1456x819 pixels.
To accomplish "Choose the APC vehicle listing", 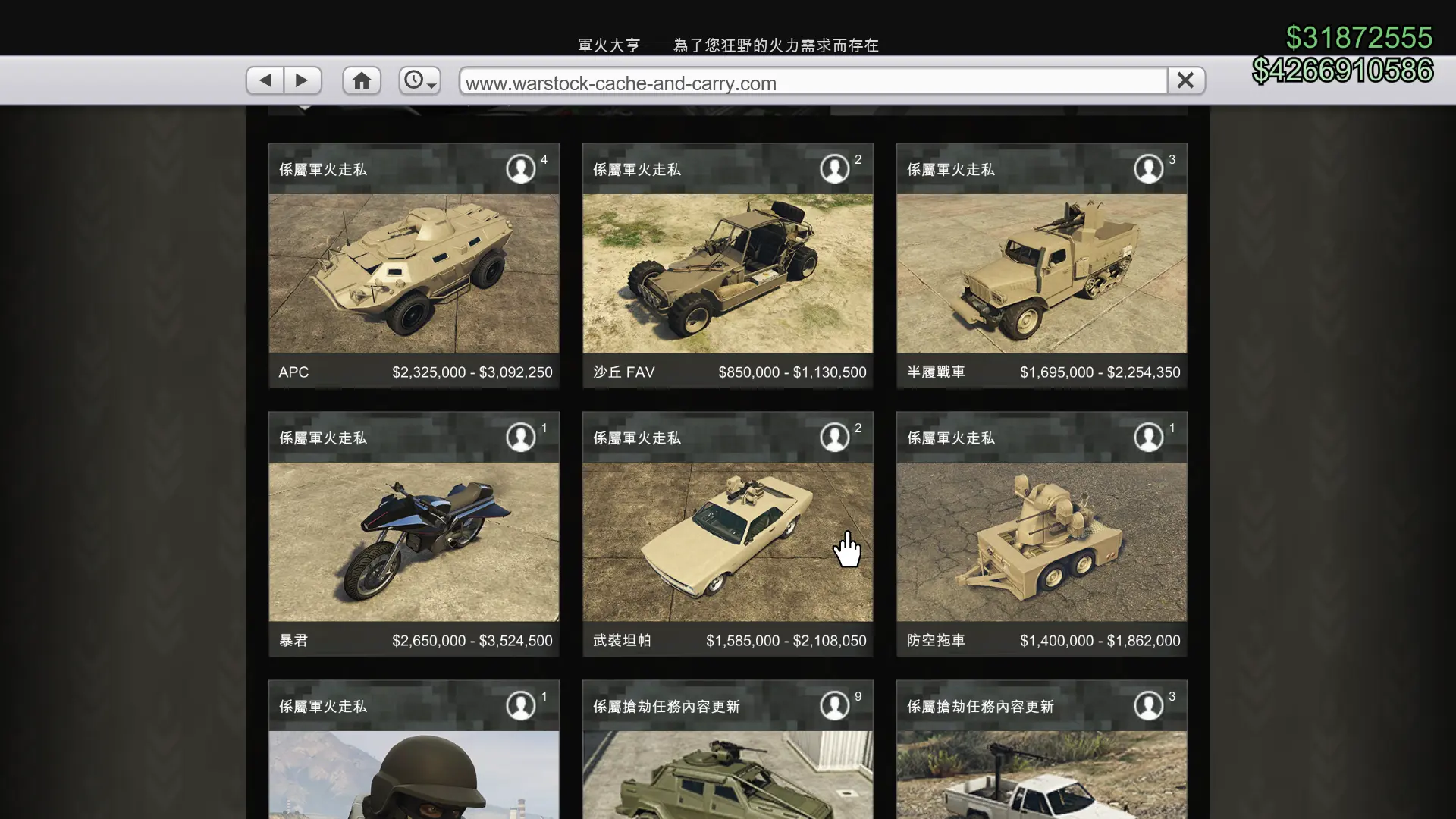I will [x=414, y=273].
